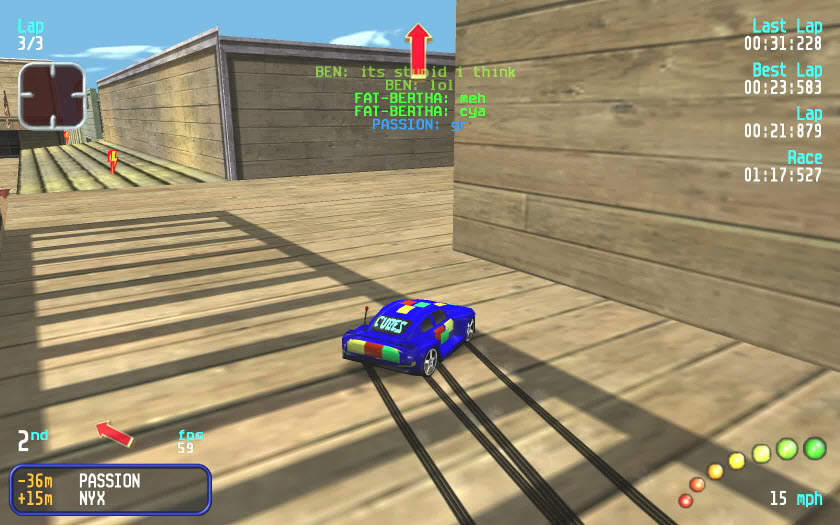840x525 pixels.
Task: Click BEN's "its stupid i think" chat message
Action: [415, 72]
